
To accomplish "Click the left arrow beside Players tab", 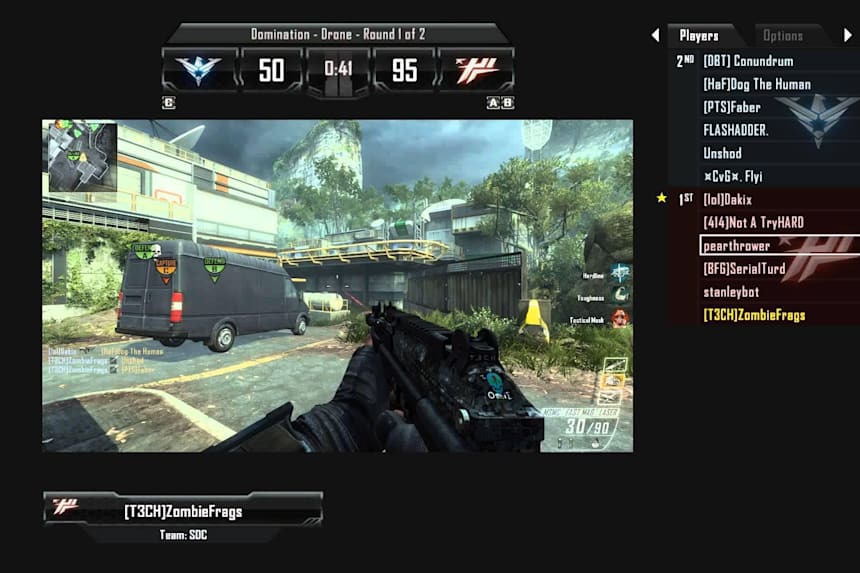I will pos(655,36).
